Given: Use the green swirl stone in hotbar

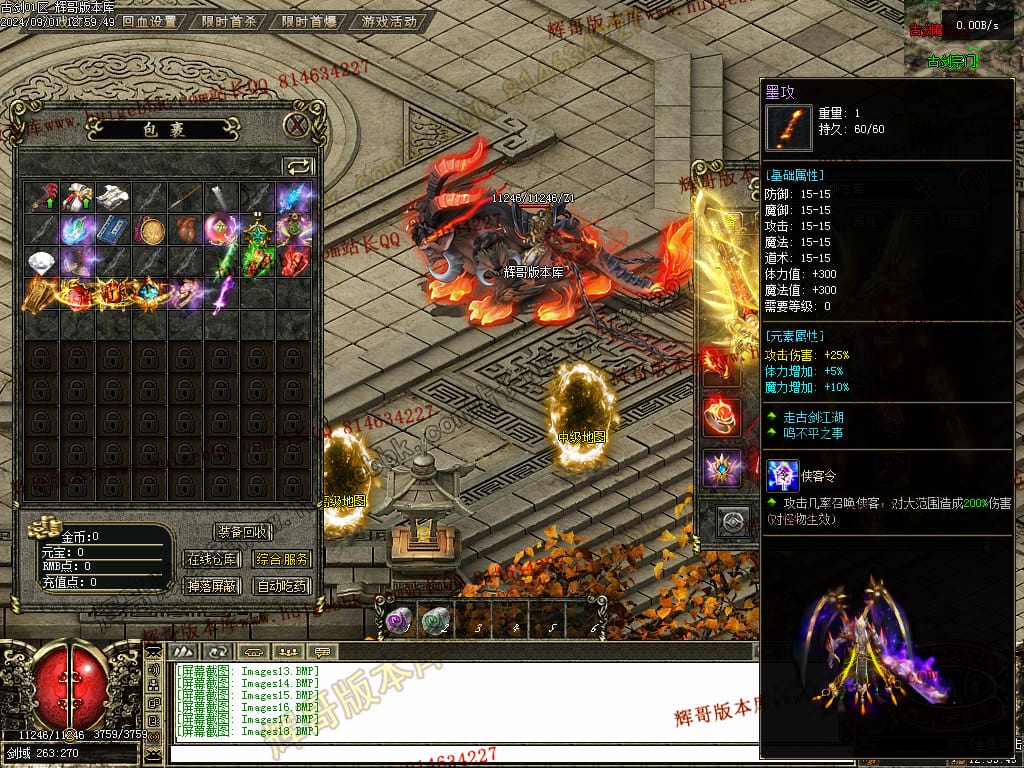Looking at the screenshot, I should tap(434, 622).
